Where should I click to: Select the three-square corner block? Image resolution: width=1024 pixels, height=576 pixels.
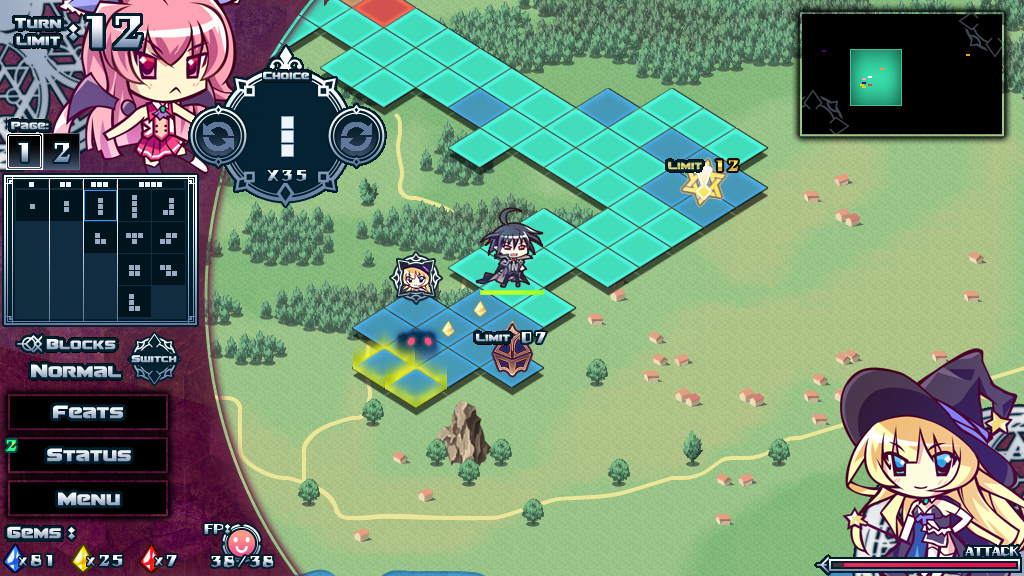pos(100,238)
